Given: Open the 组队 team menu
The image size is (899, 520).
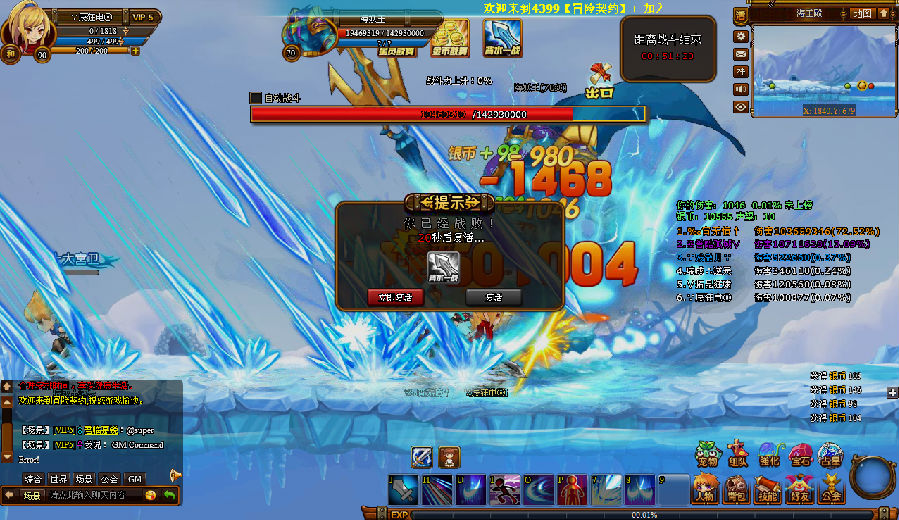Looking at the screenshot, I should click(739, 455).
